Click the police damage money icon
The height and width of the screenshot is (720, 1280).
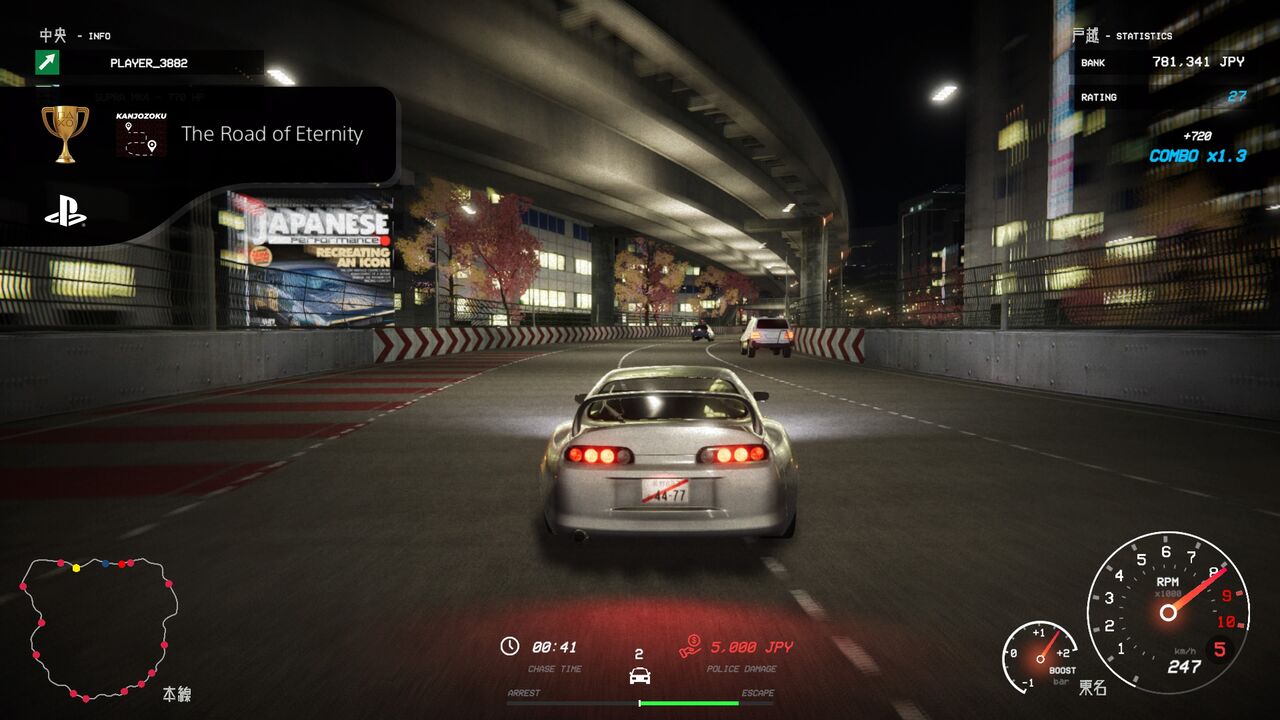coord(690,647)
